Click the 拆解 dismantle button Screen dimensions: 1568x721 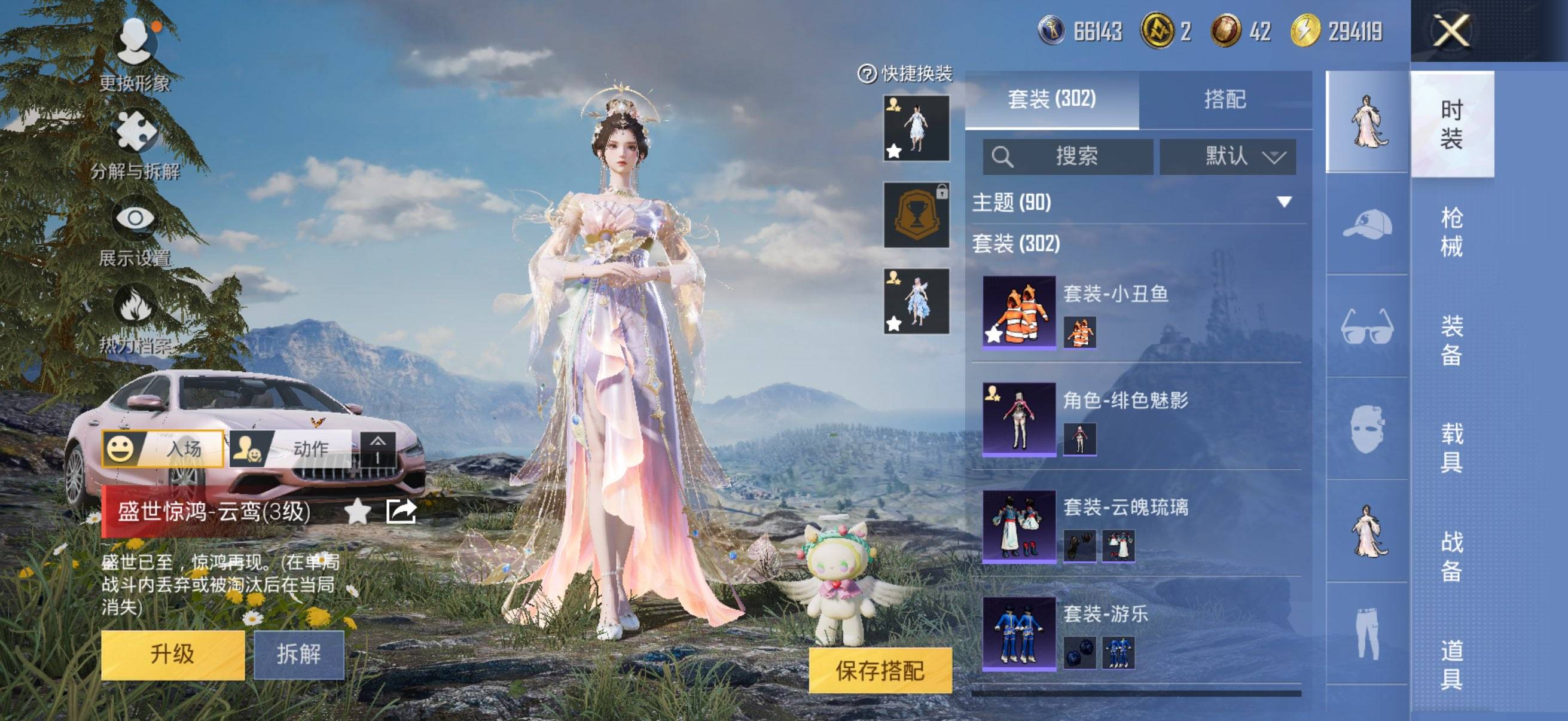pyautogui.click(x=298, y=655)
